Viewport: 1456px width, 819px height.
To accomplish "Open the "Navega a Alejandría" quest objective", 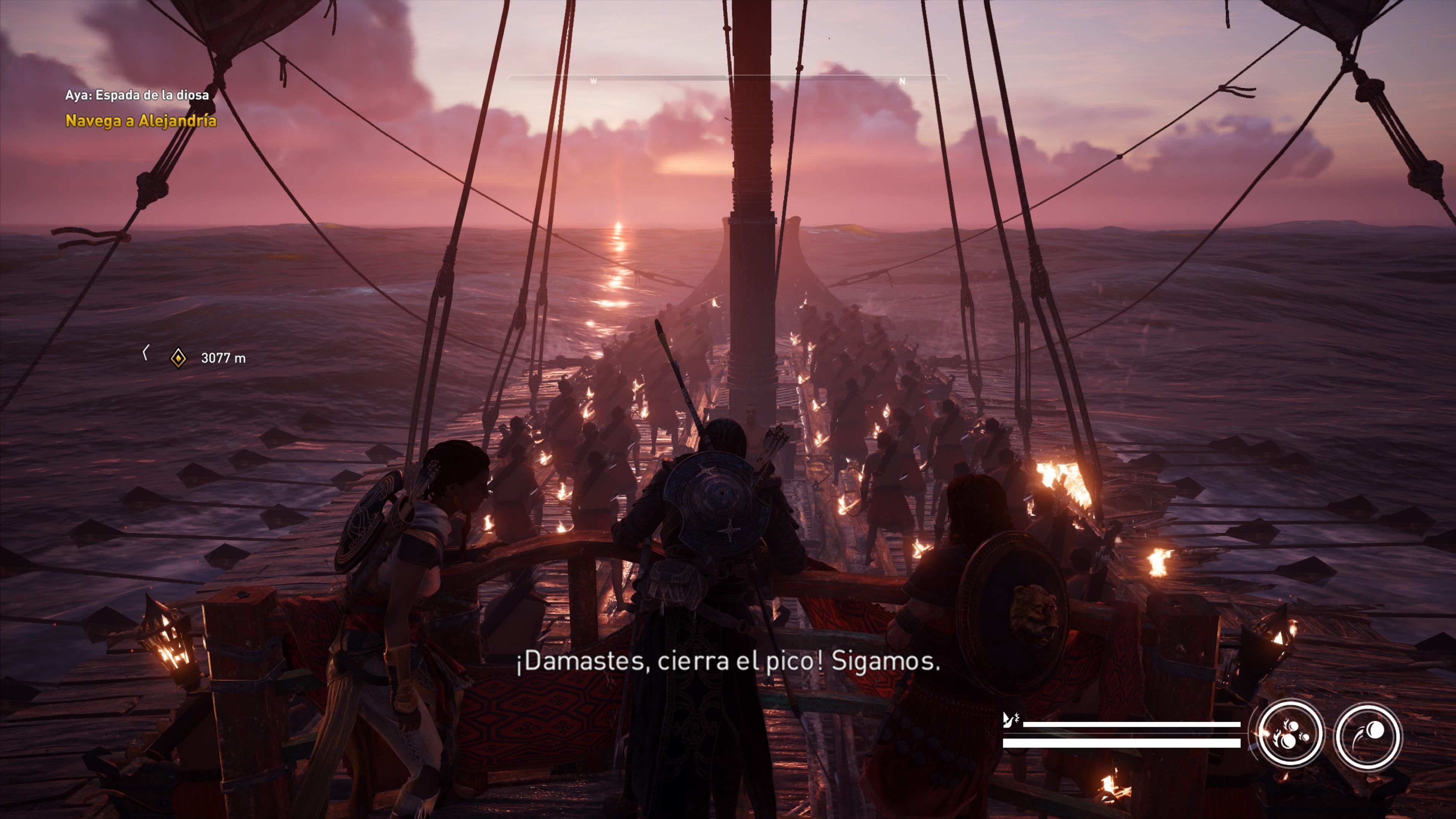I will point(141,121).
